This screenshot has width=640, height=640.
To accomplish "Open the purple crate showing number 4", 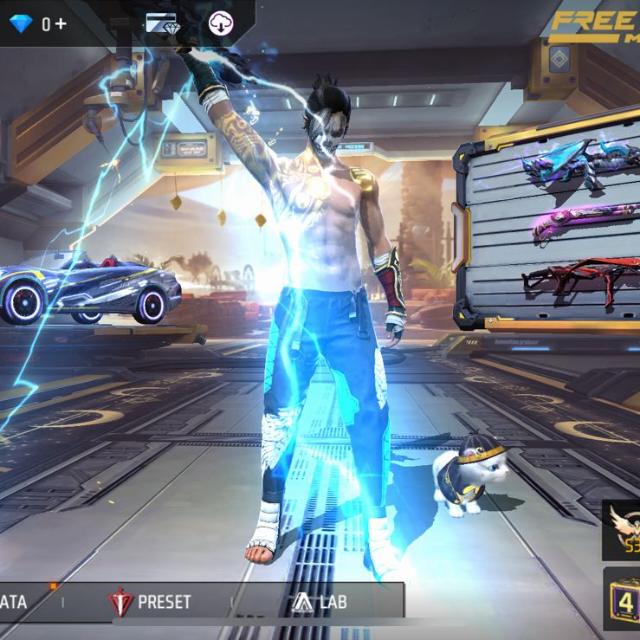I will (621, 602).
